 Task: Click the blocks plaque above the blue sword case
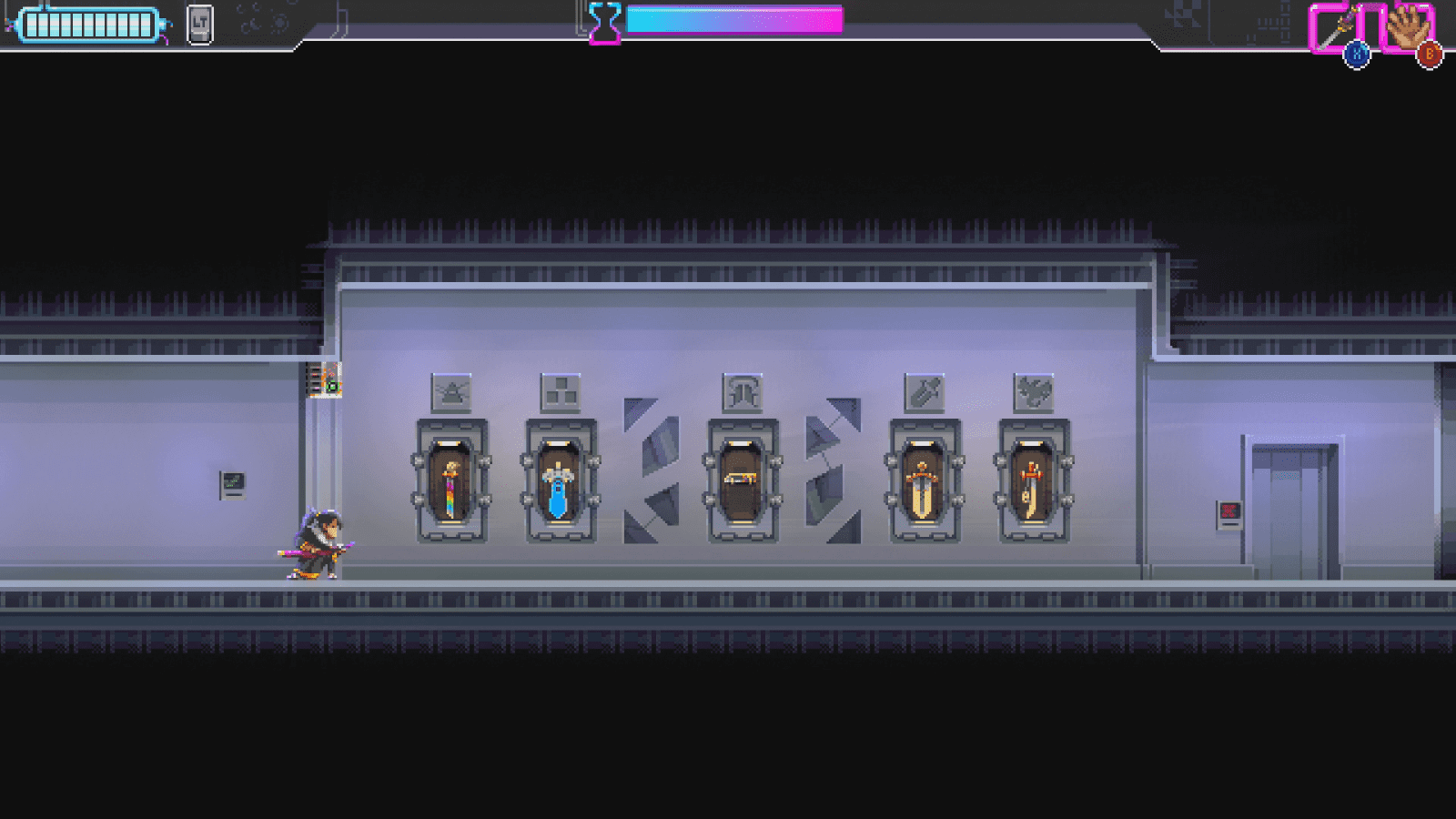click(x=562, y=392)
